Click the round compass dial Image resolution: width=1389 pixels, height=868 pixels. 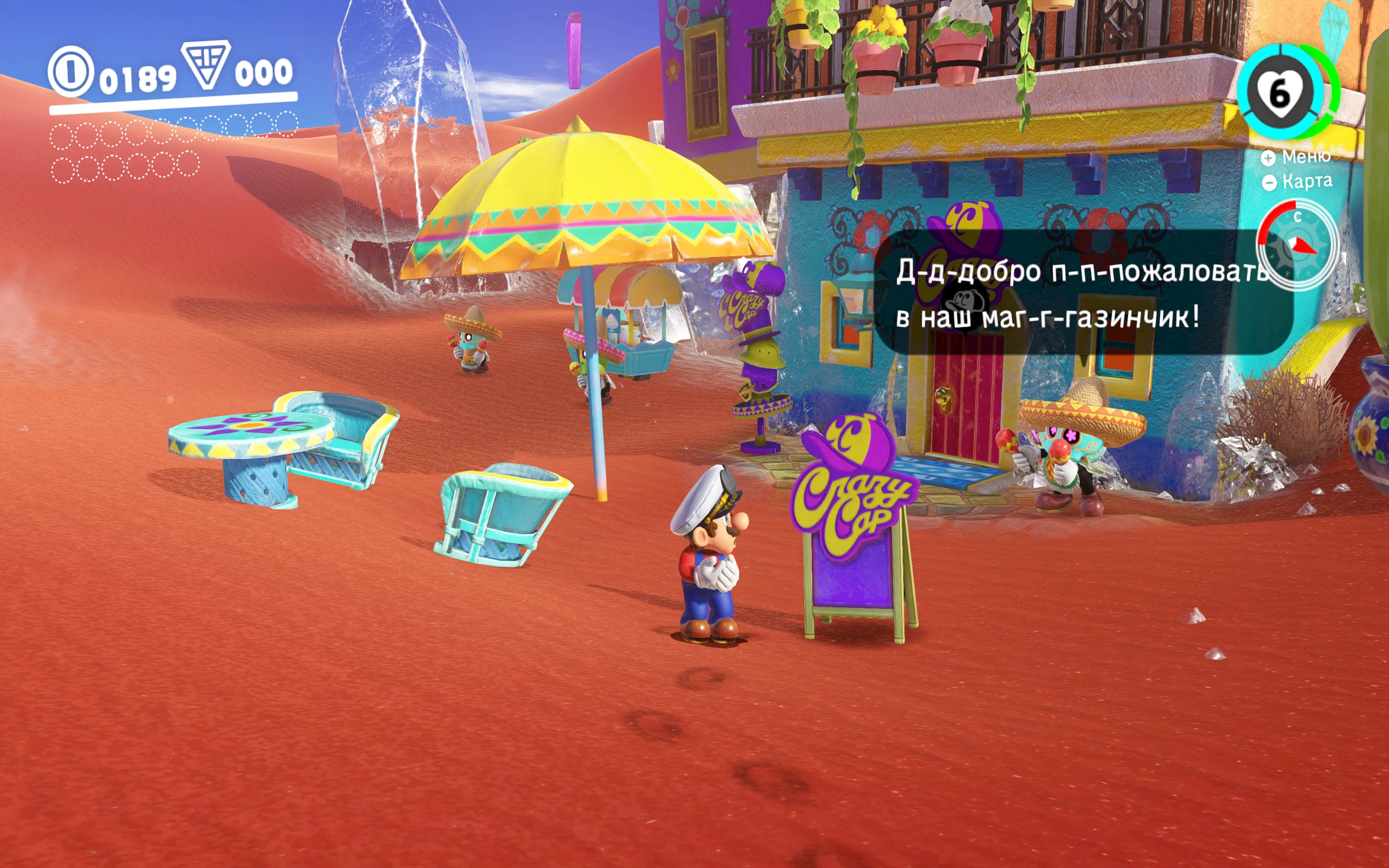pyautogui.click(x=1297, y=245)
